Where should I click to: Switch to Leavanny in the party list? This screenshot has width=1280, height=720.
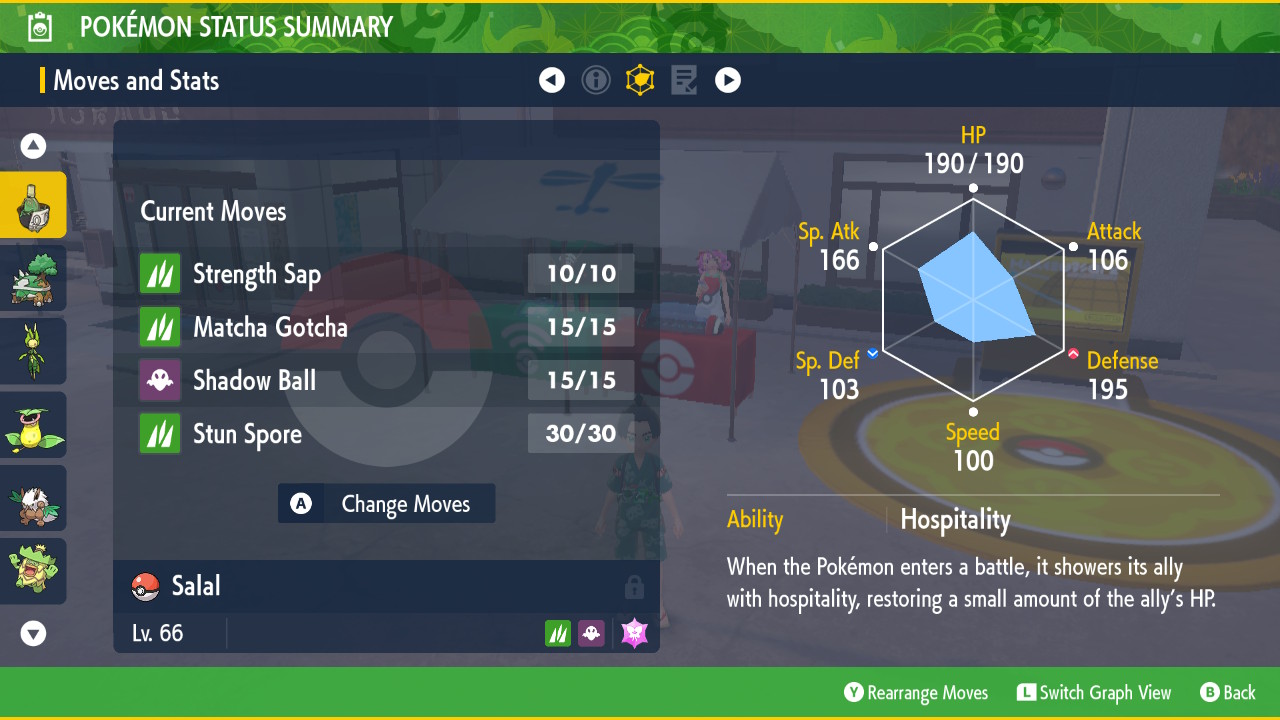[33, 351]
